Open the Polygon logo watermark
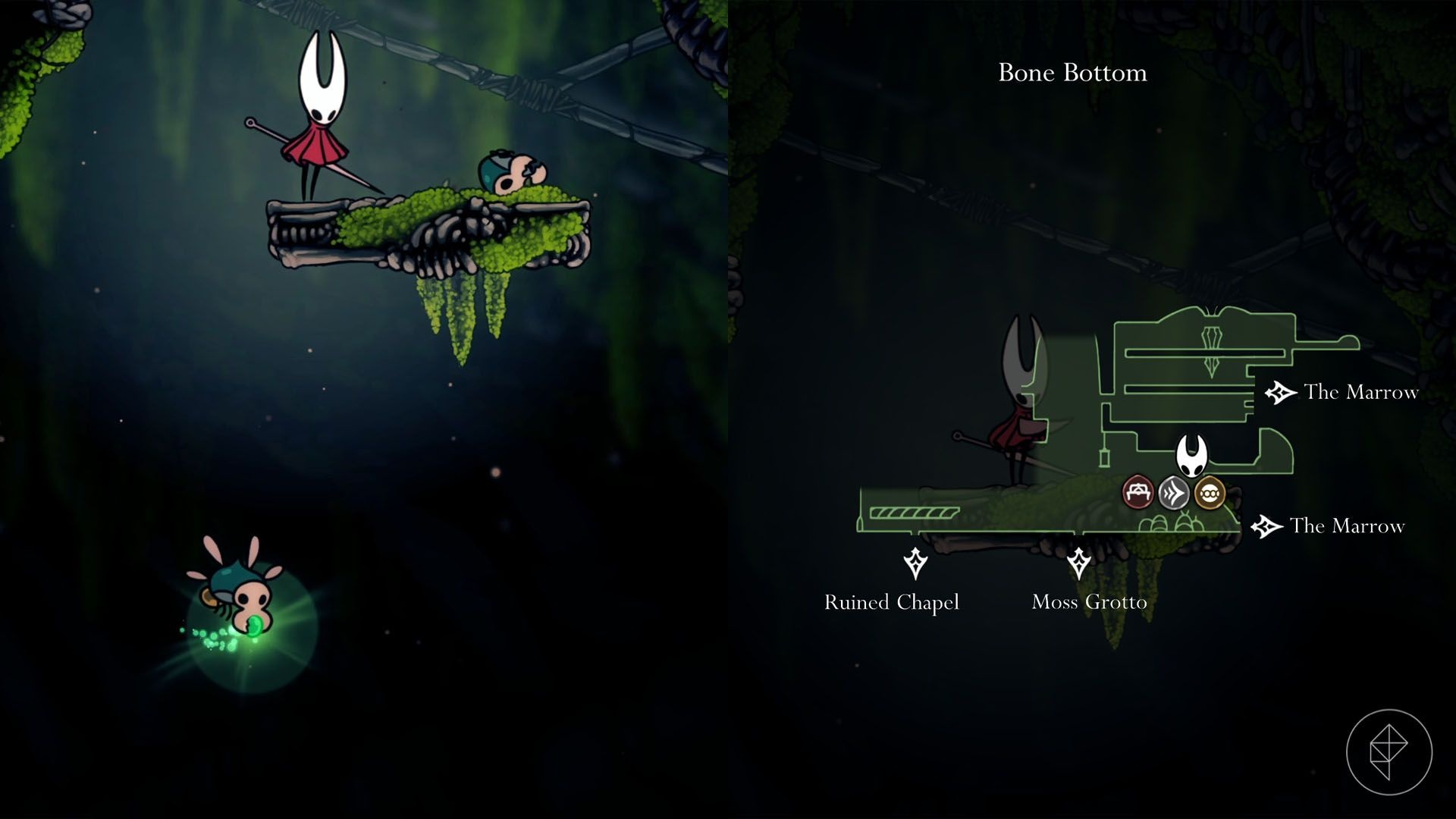 (x=1389, y=752)
